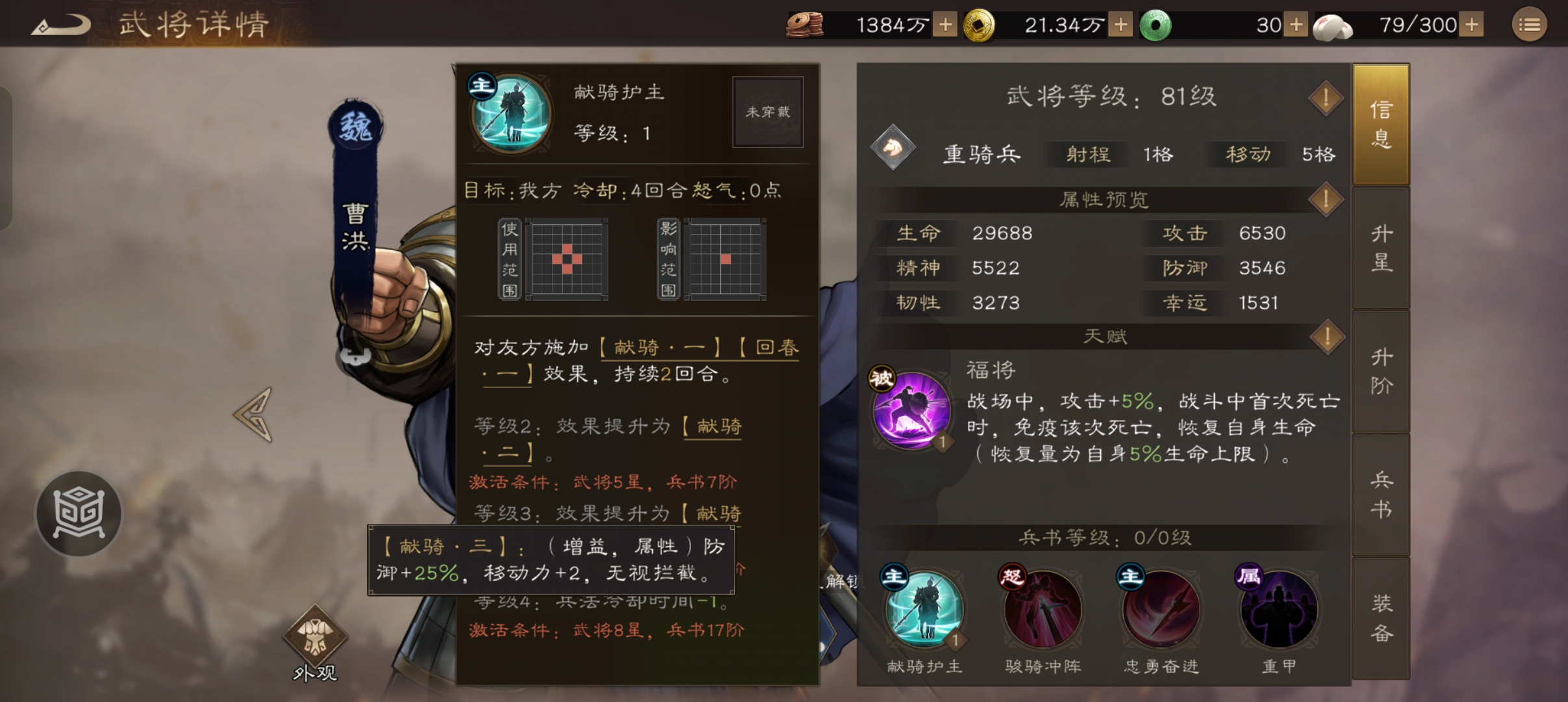
Task: Open the 3D appearance viewer icon
Action: pyautogui.click(x=78, y=513)
